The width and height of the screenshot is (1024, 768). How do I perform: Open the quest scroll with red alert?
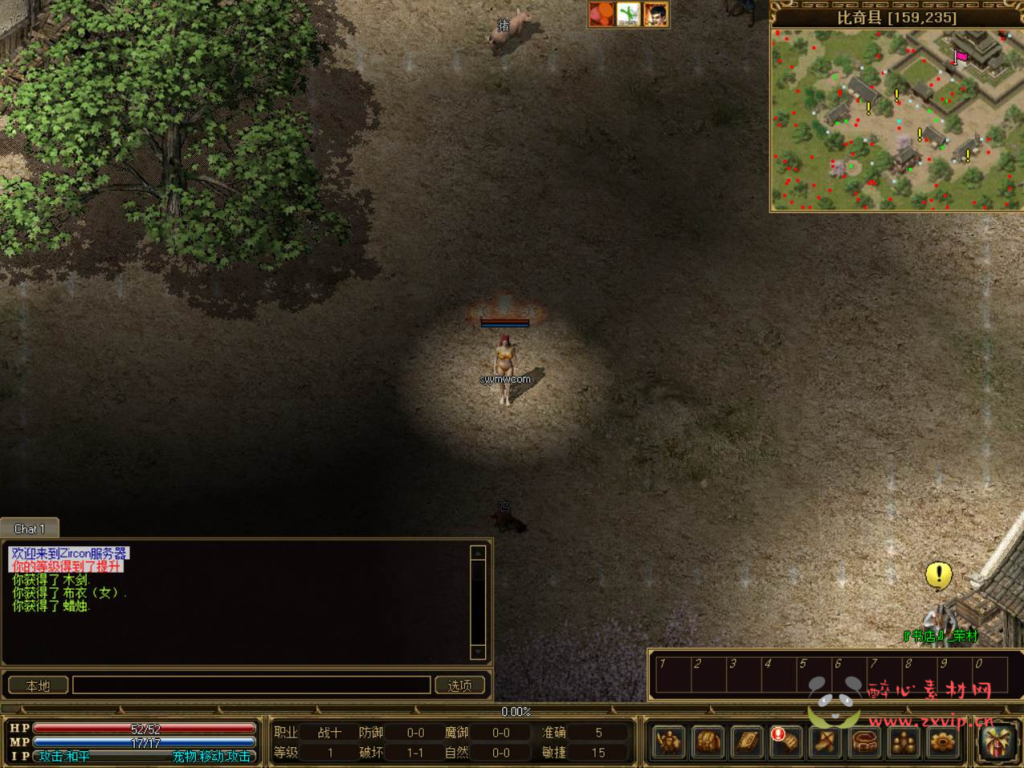pos(786,741)
